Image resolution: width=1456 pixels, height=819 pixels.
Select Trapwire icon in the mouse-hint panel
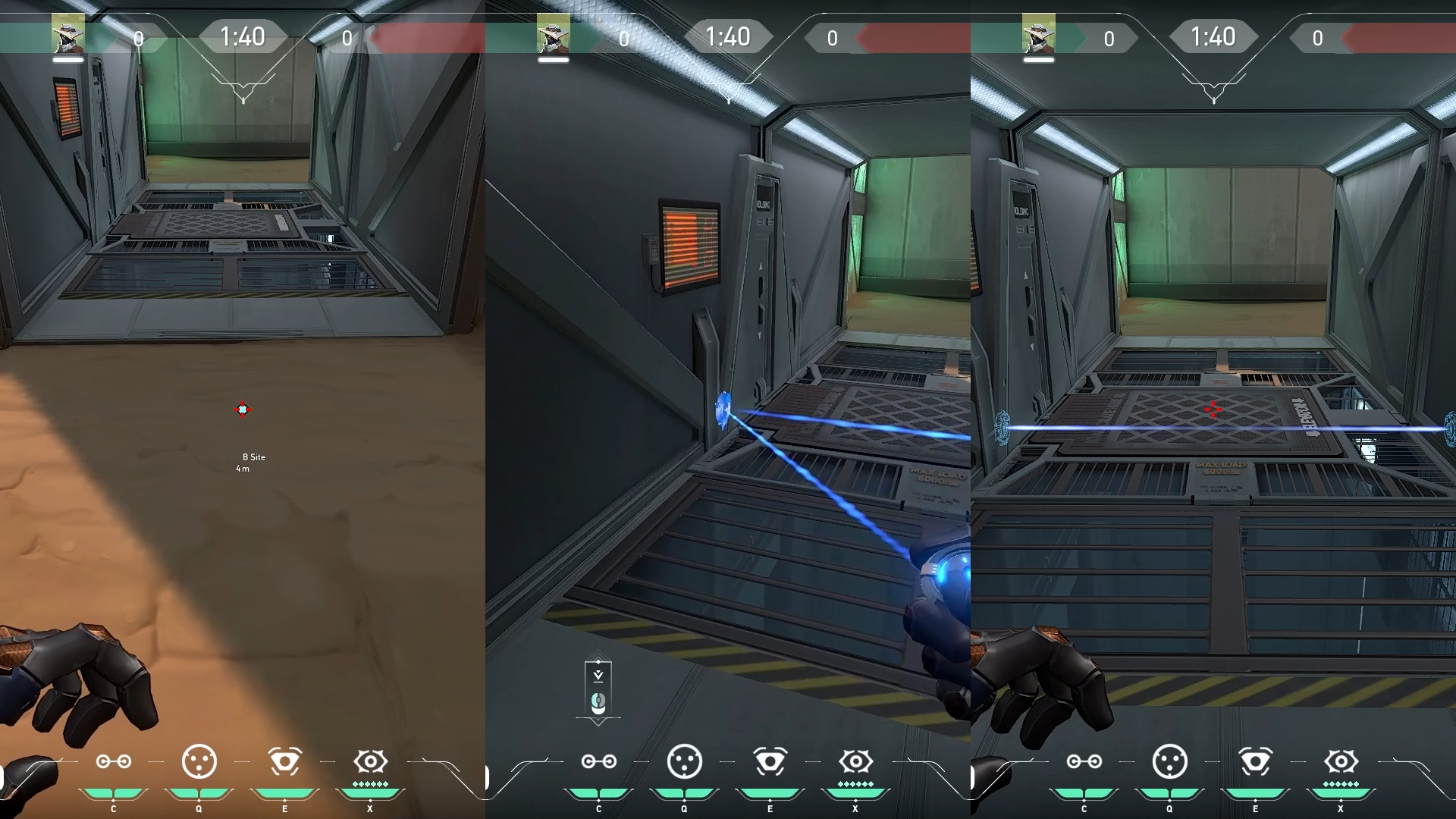pyautogui.click(x=599, y=761)
